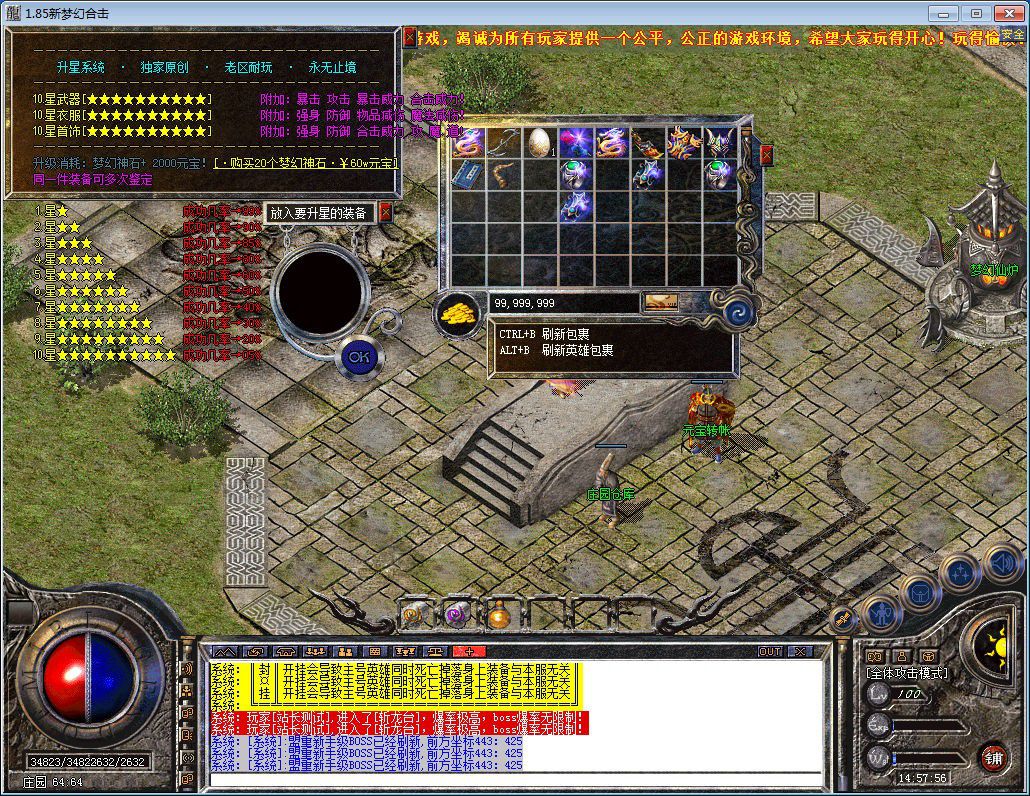
Task: Close the inventory bag window
Action: coord(767,155)
